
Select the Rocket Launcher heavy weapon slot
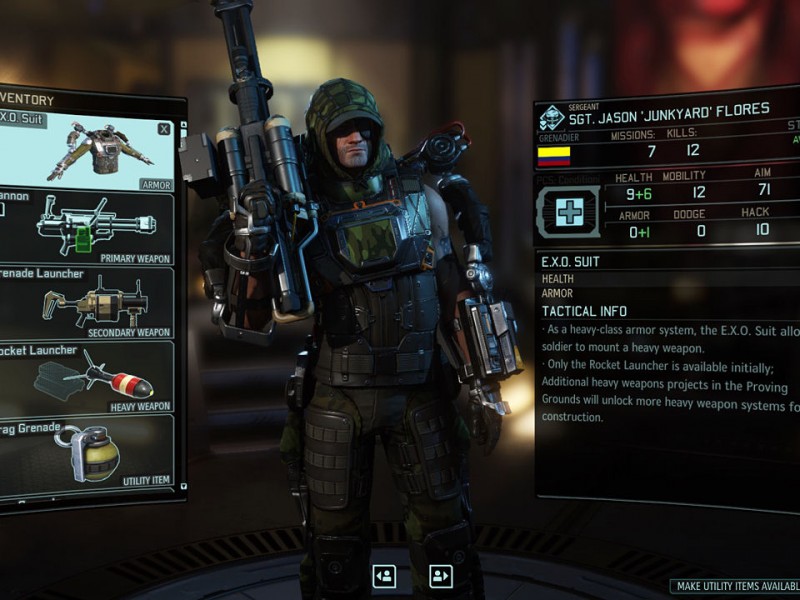point(88,377)
